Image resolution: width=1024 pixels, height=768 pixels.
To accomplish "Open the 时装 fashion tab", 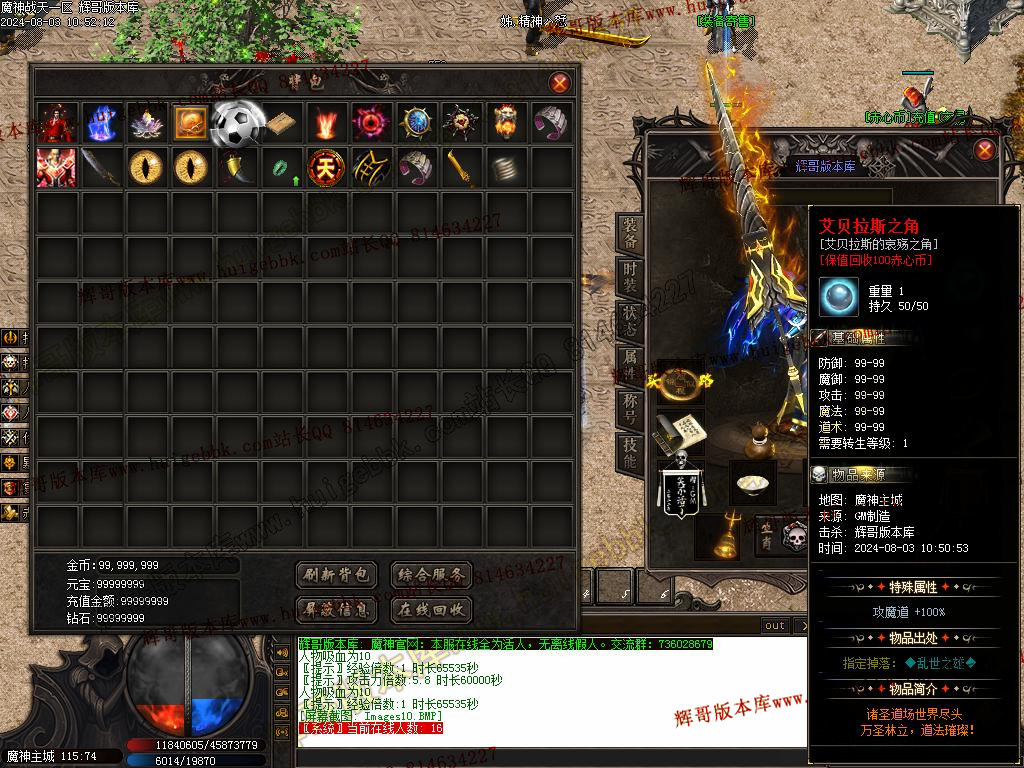I will pyautogui.click(x=630, y=277).
